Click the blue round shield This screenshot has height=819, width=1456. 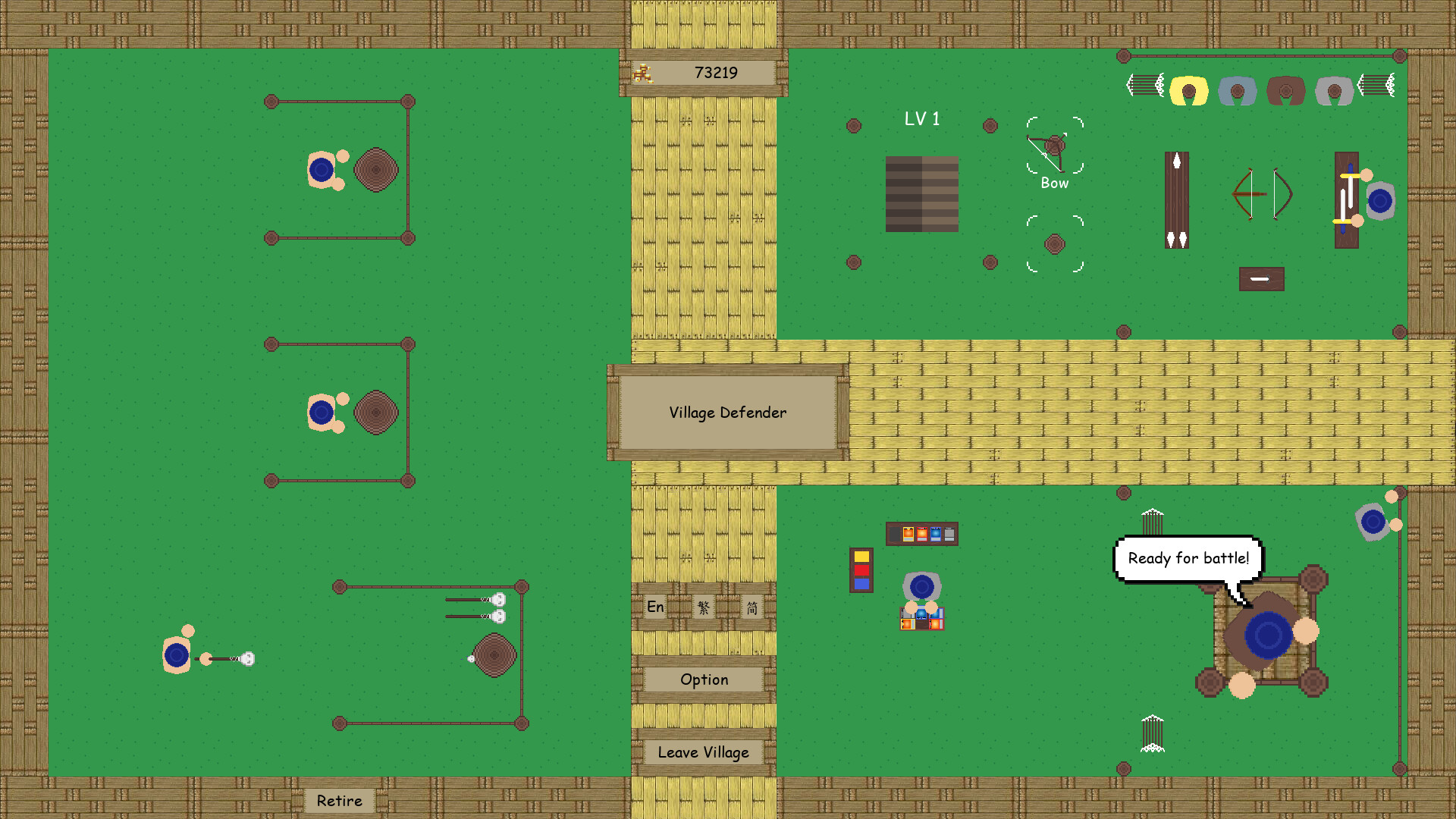tap(1380, 199)
